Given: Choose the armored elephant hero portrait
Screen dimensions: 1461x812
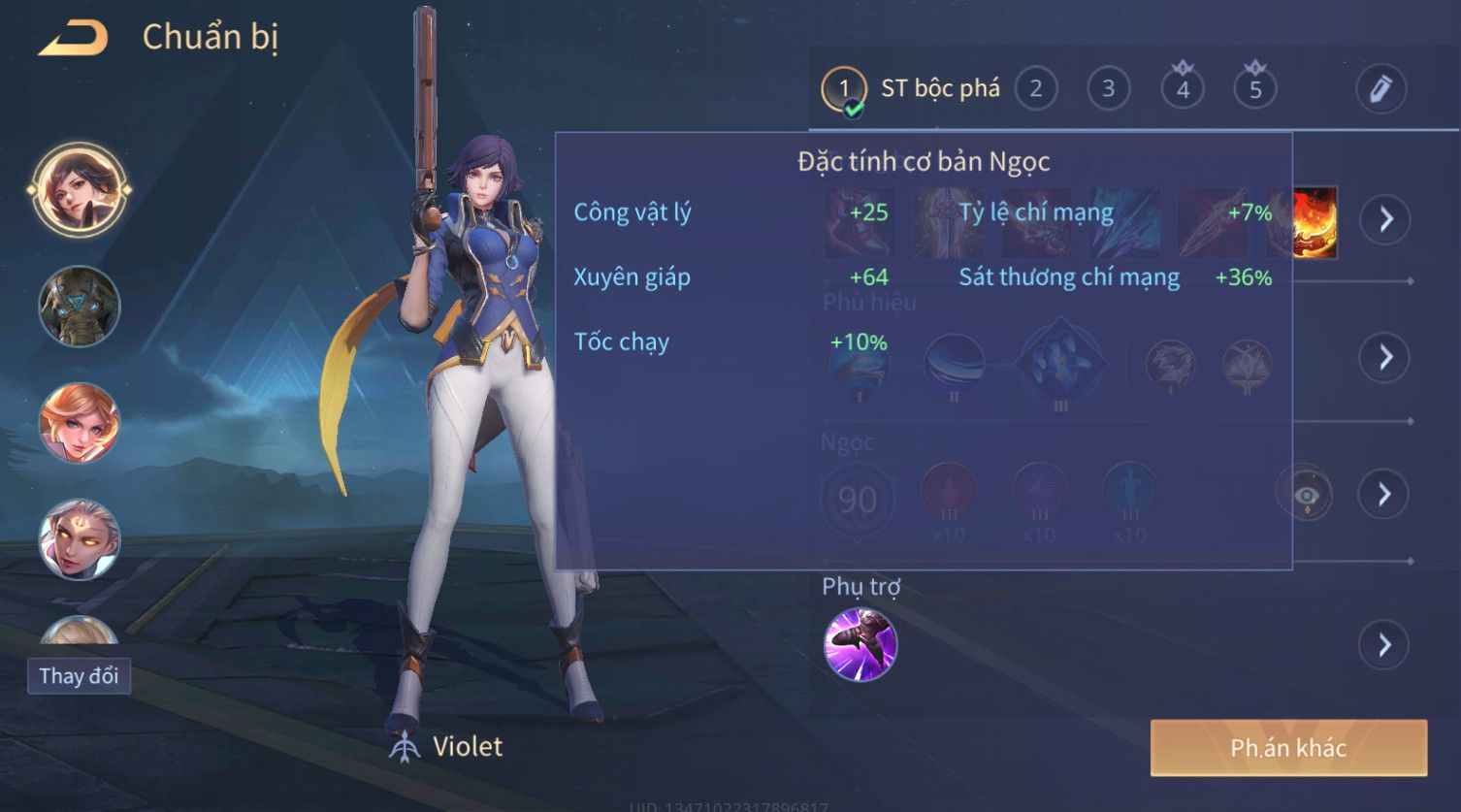Looking at the screenshot, I should [79, 307].
